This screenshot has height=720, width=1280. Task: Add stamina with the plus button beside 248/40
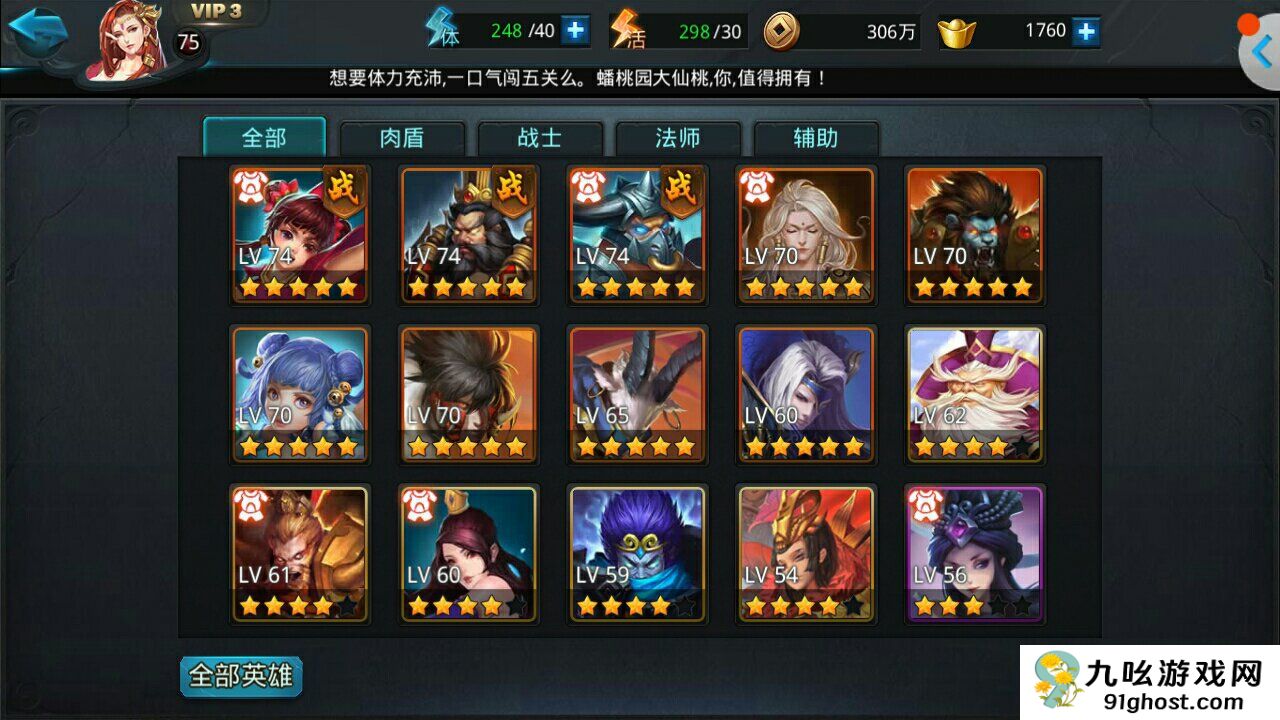point(574,31)
